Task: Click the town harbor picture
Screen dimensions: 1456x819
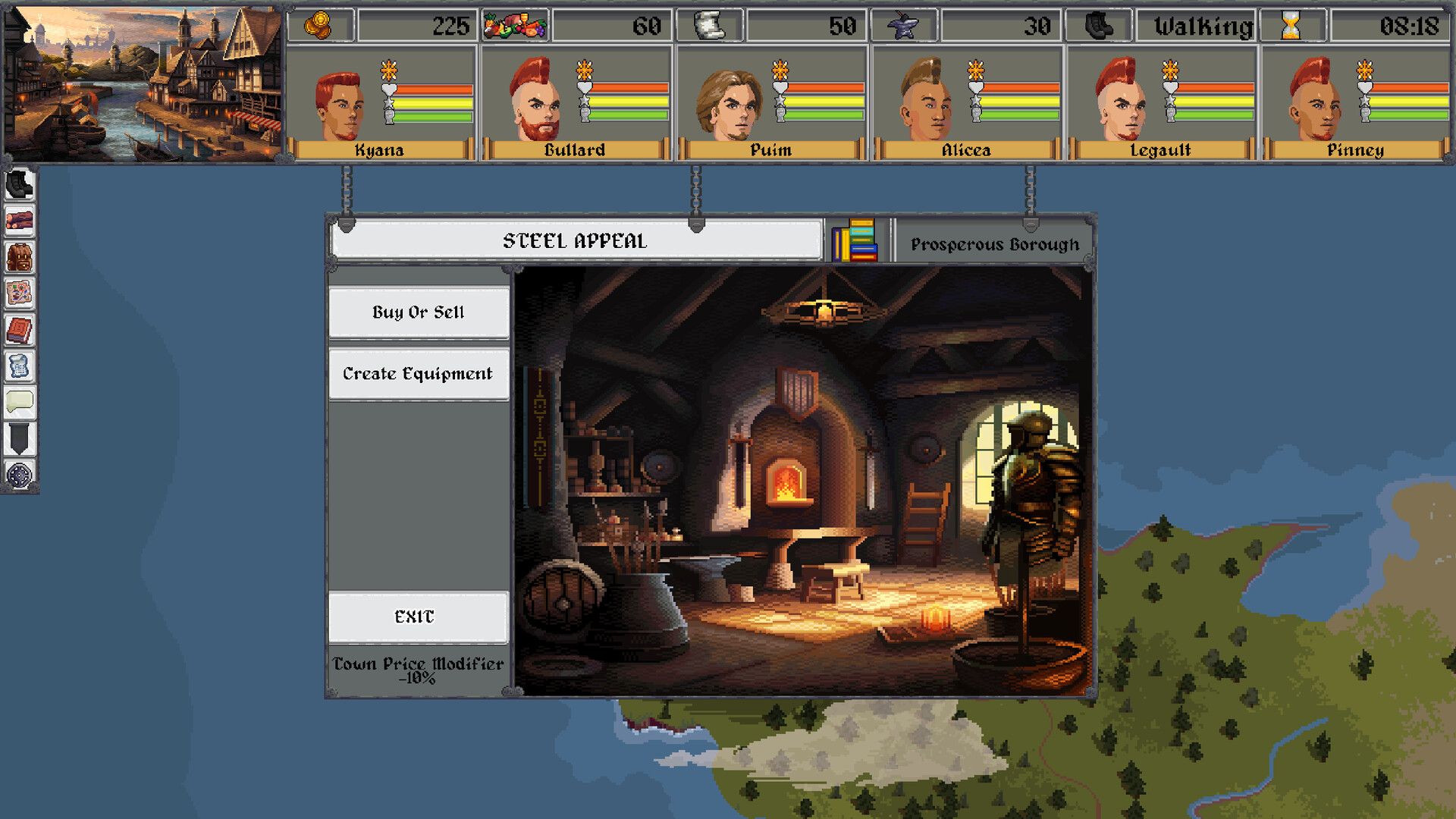Action: 143,83
